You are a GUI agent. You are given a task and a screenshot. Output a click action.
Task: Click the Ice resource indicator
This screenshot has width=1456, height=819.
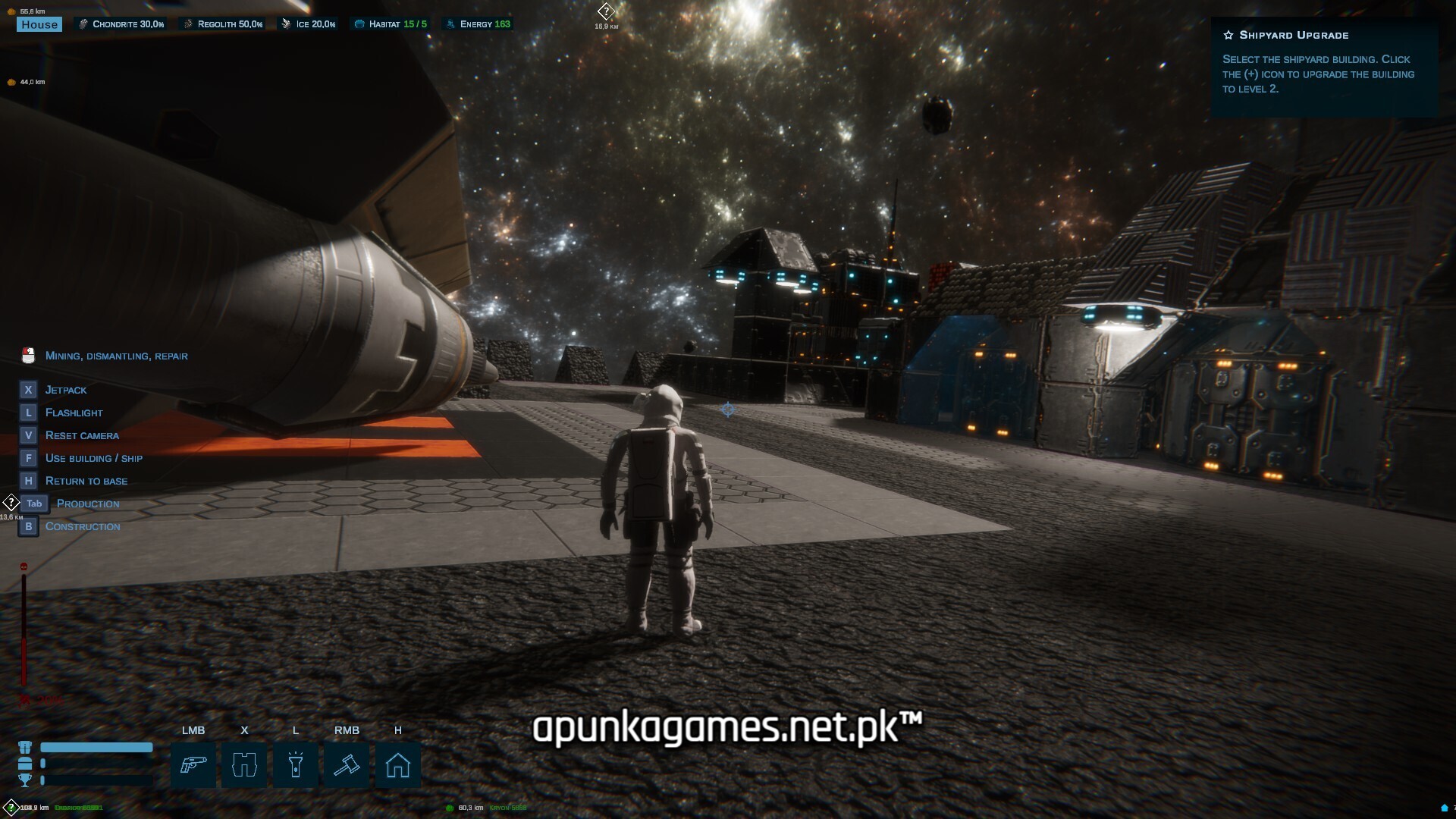coord(309,24)
